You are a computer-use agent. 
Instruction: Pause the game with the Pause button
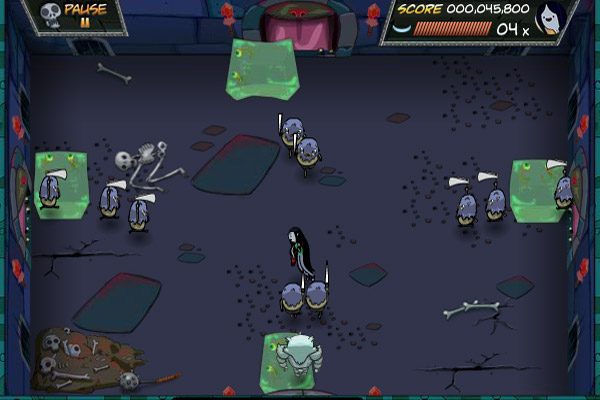[x=84, y=15]
